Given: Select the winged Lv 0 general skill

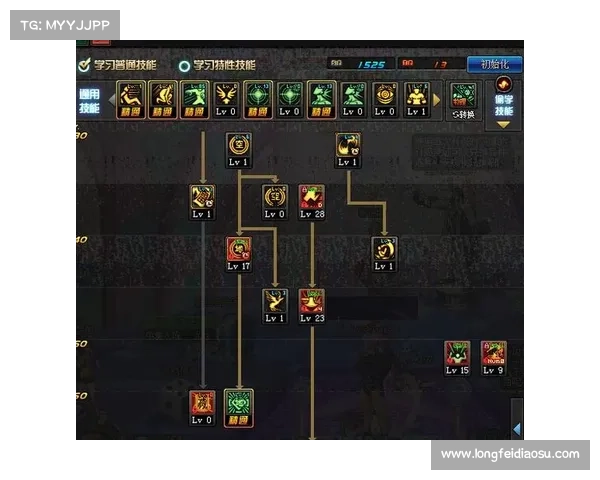Looking at the screenshot, I should [x=227, y=98].
